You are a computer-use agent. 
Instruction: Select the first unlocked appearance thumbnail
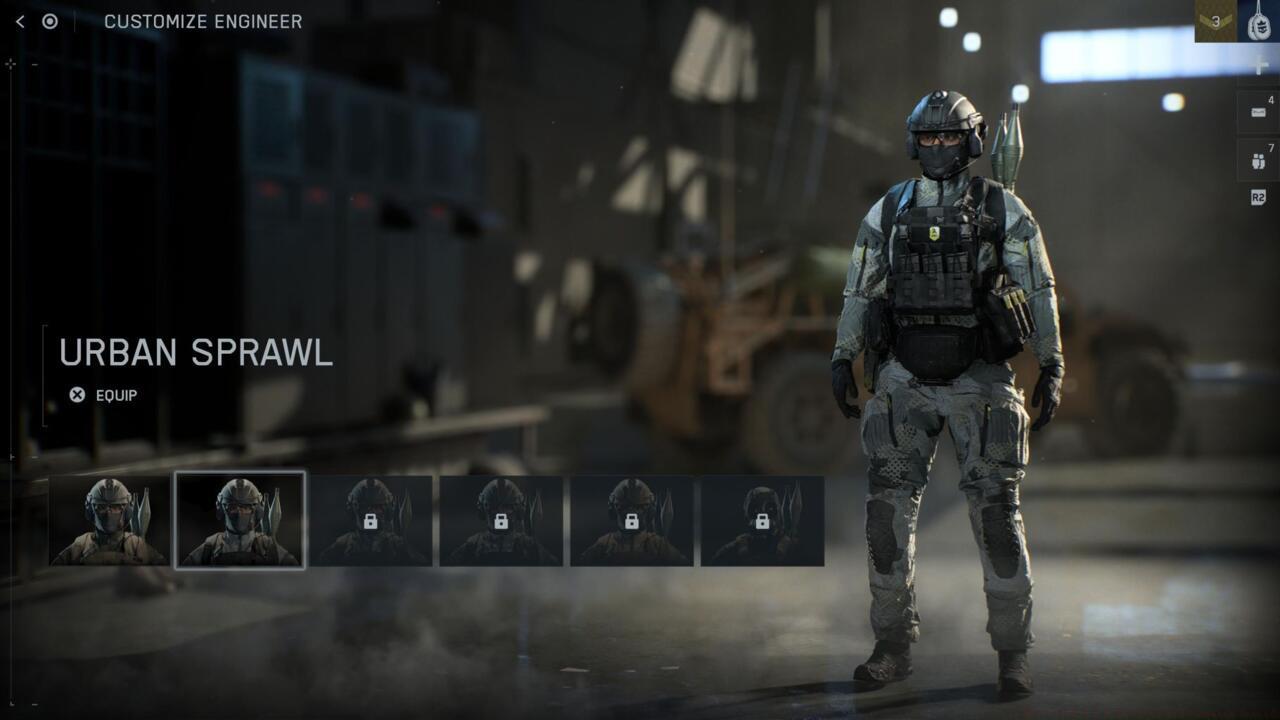tap(109, 521)
